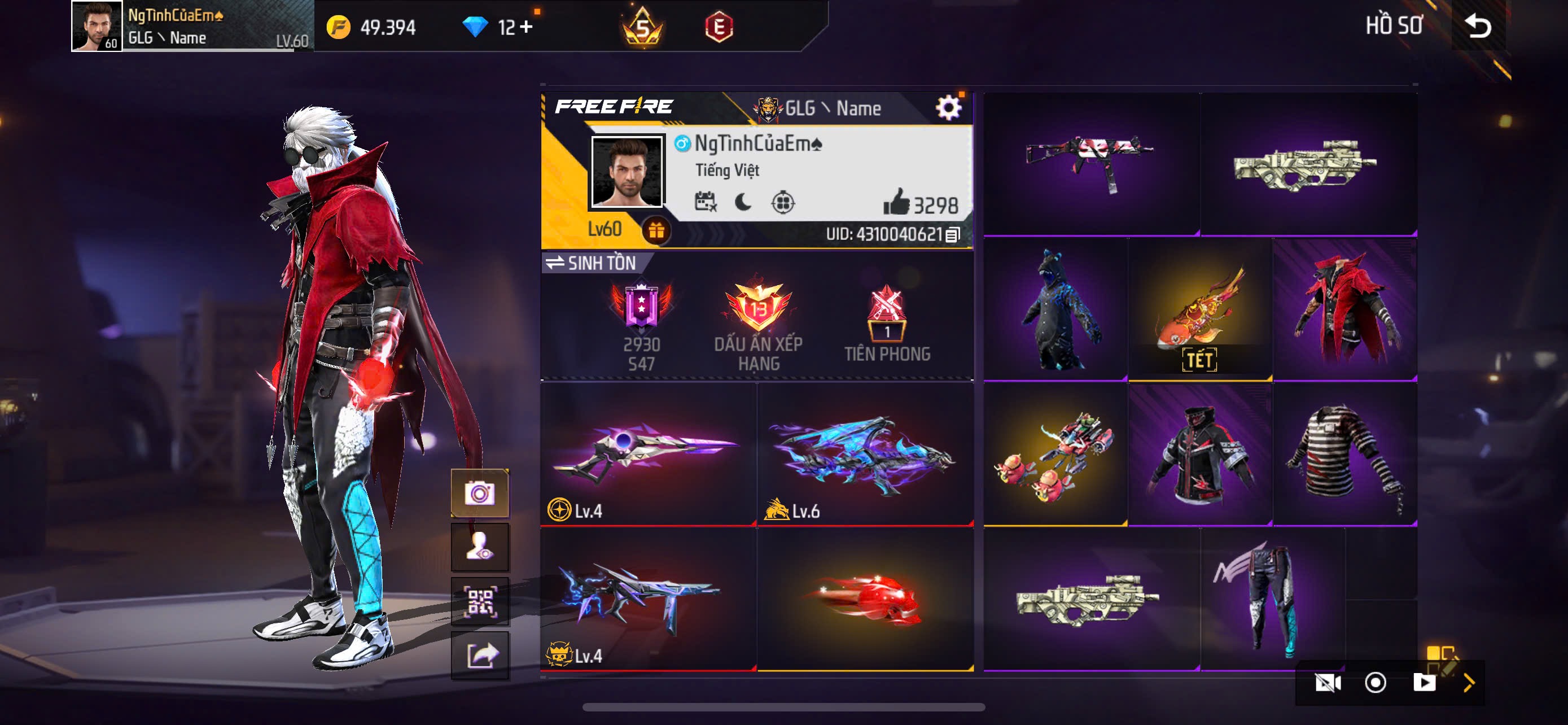View the character preview button
The width and height of the screenshot is (1568, 725).
480,547
